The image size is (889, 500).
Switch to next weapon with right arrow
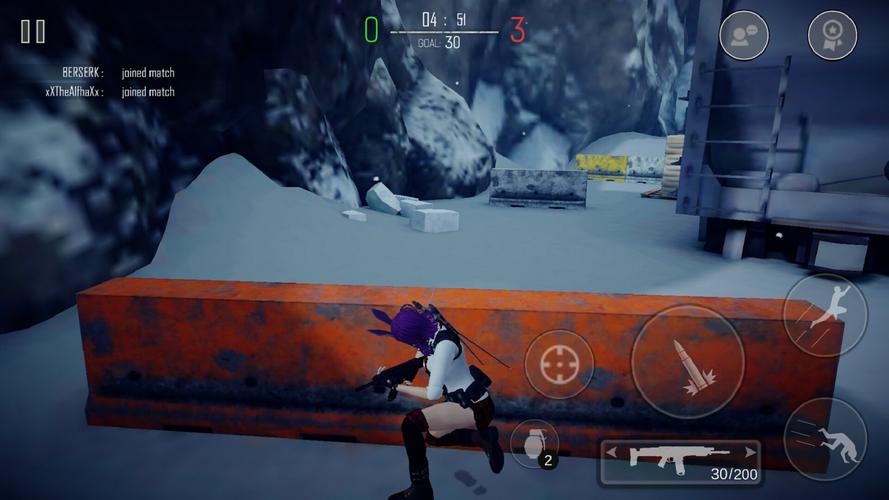coord(749,453)
